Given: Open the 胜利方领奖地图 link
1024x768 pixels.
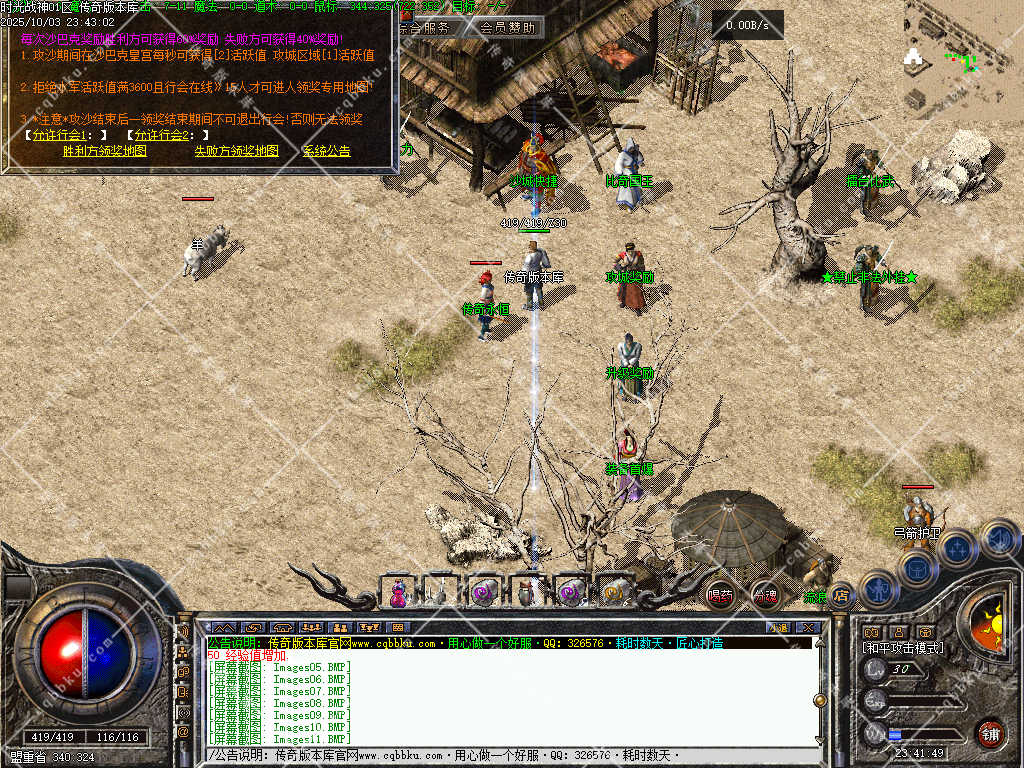Looking at the screenshot, I should (x=104, y=151).
